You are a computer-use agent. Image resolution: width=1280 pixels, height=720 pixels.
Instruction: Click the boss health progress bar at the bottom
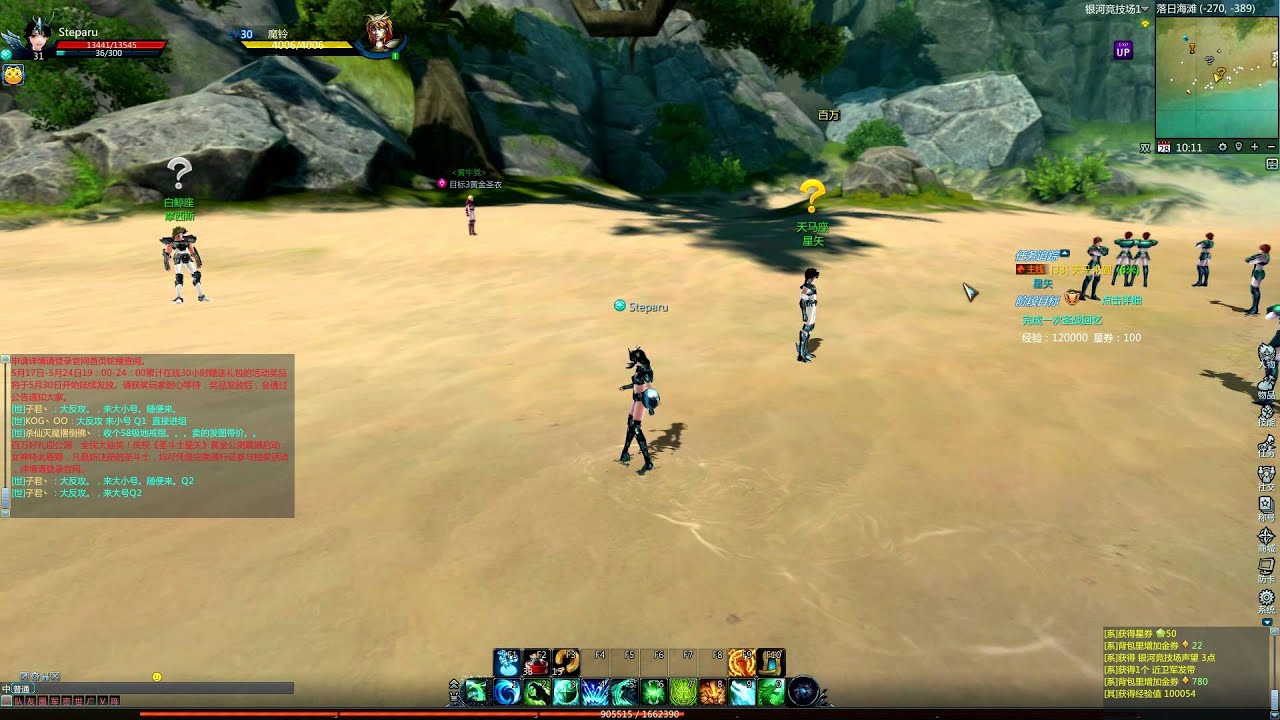coord(640,712)
